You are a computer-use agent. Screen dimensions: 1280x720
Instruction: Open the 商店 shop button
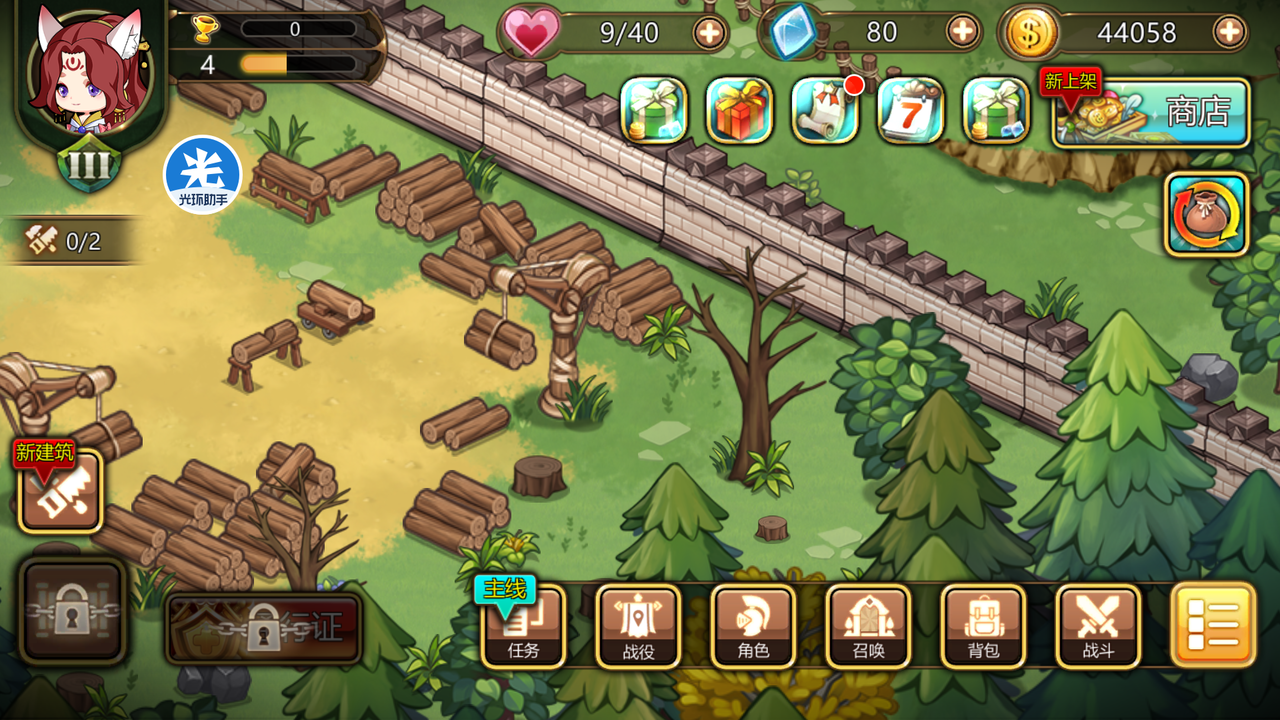click(x=1152, y=112)
